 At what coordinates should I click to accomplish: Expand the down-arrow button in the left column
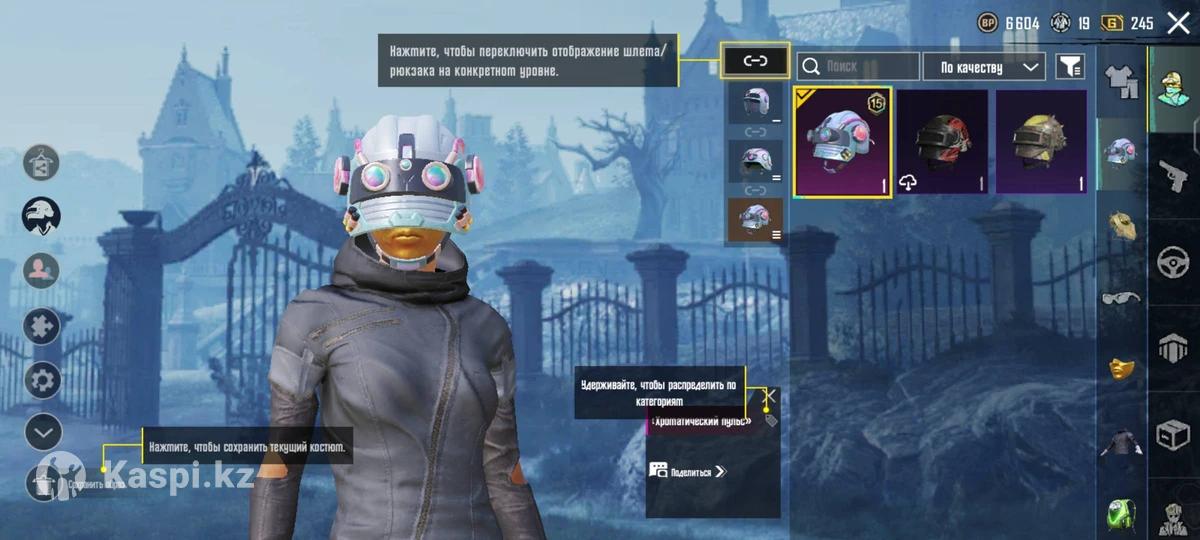pos(42,432)
